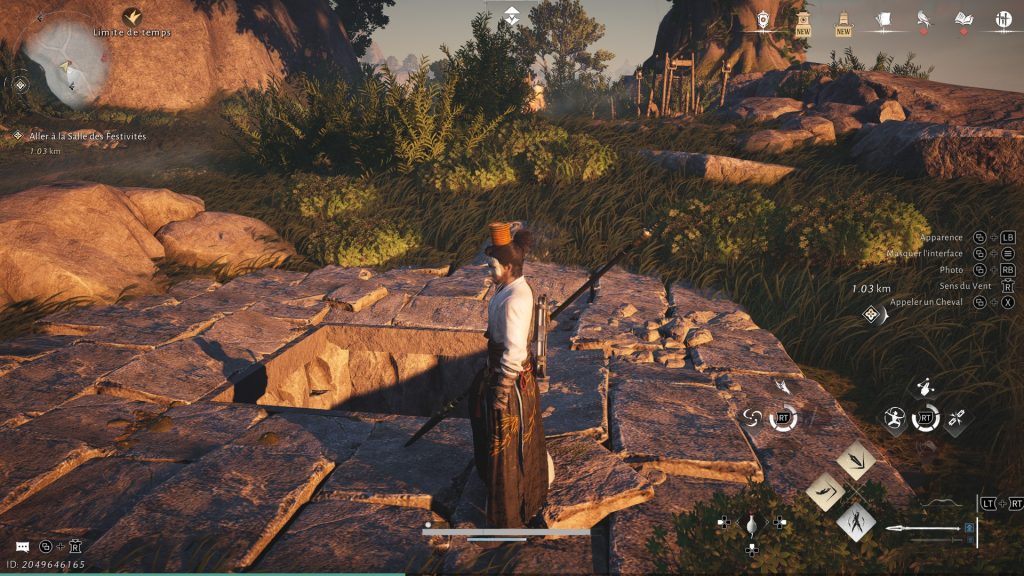Use the gourd consumable item slot
This screenshot has height=576, width=1024.
coord(751,522)
